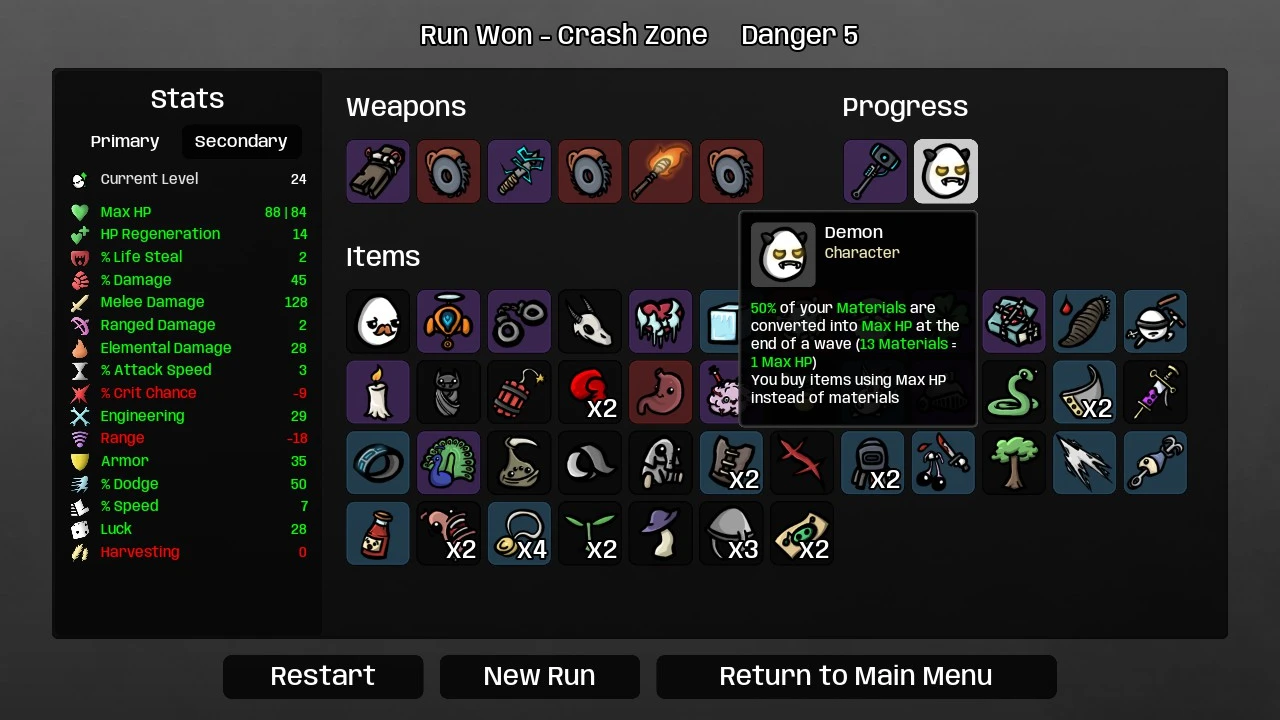The image size is (1280, 720).
Task: Click the tree item icon
Action: click(x=1014, y=463)
